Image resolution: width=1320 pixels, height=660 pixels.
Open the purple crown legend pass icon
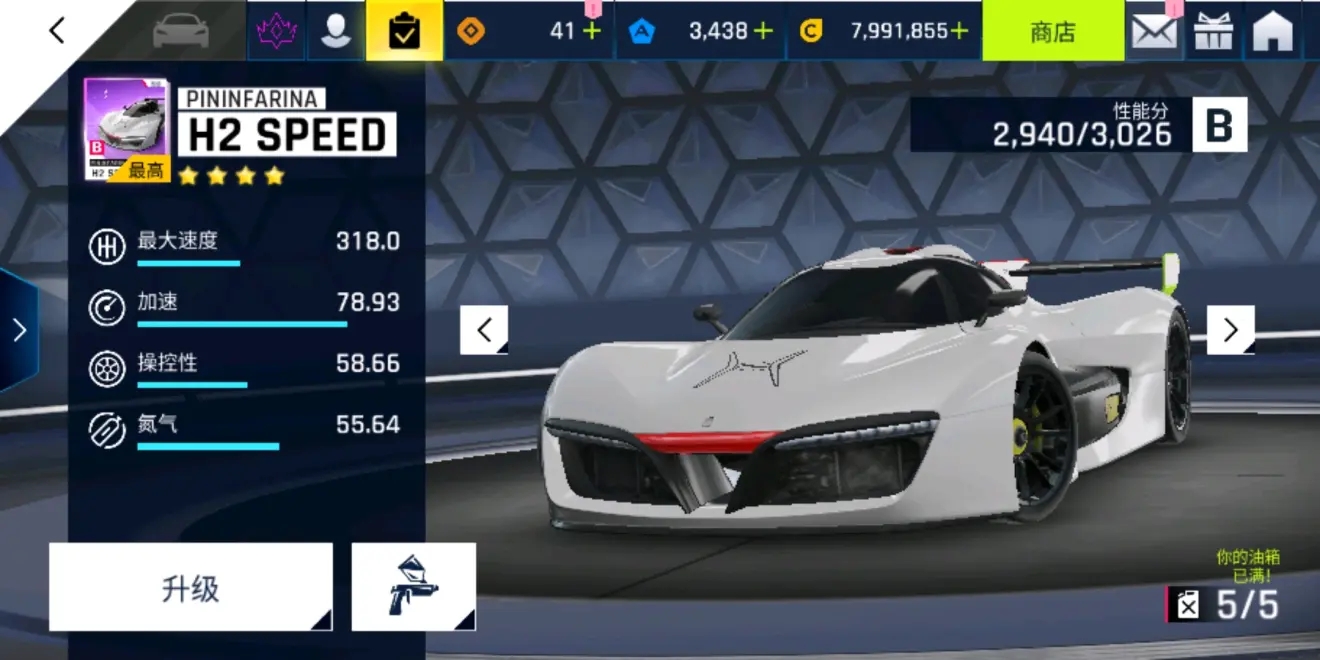click(276, 31)
